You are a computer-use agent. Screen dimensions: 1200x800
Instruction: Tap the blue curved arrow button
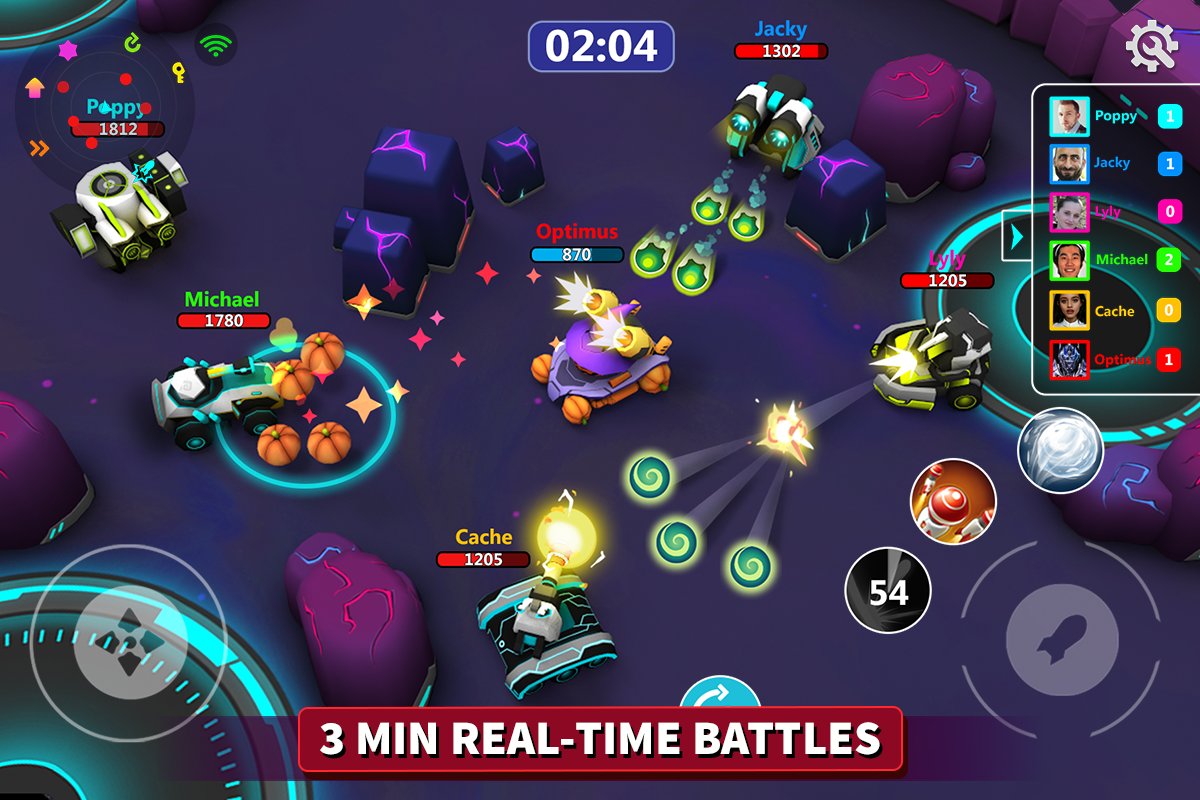(720, 696)
